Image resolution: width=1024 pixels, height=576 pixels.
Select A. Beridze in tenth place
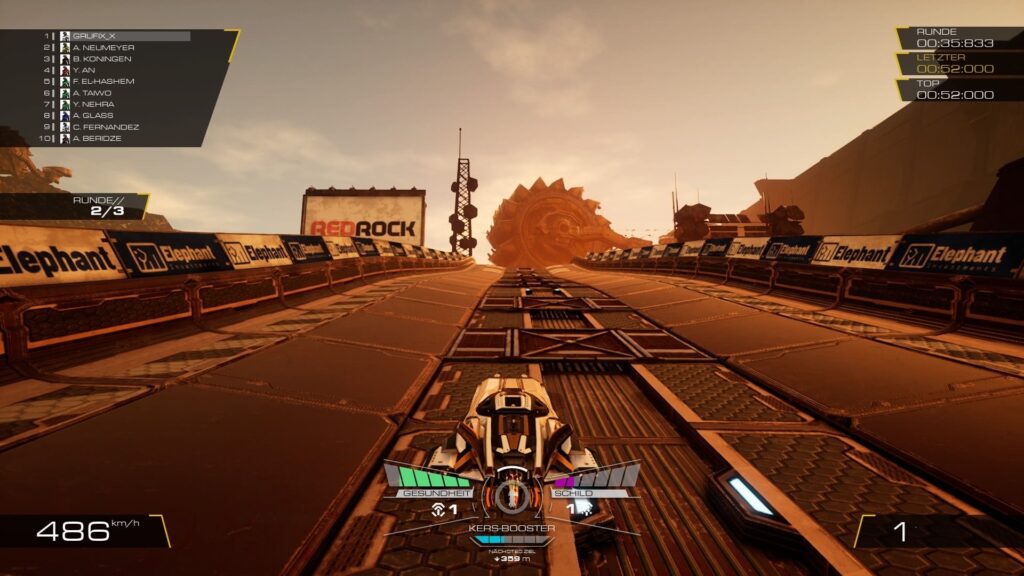[x=97, y=138]
